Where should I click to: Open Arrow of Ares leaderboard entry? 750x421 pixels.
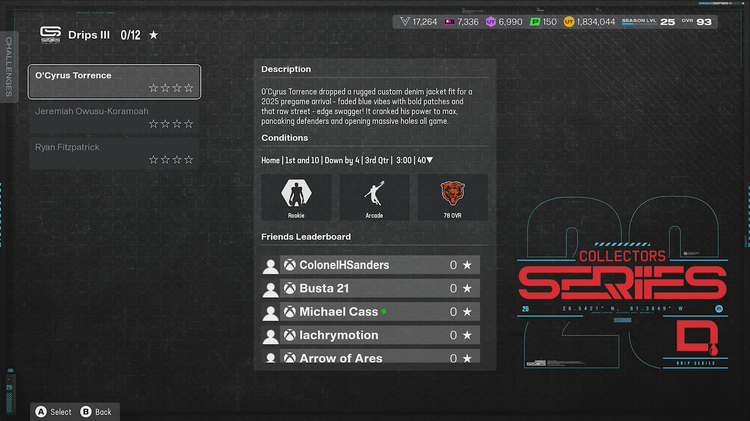point(380,357)
